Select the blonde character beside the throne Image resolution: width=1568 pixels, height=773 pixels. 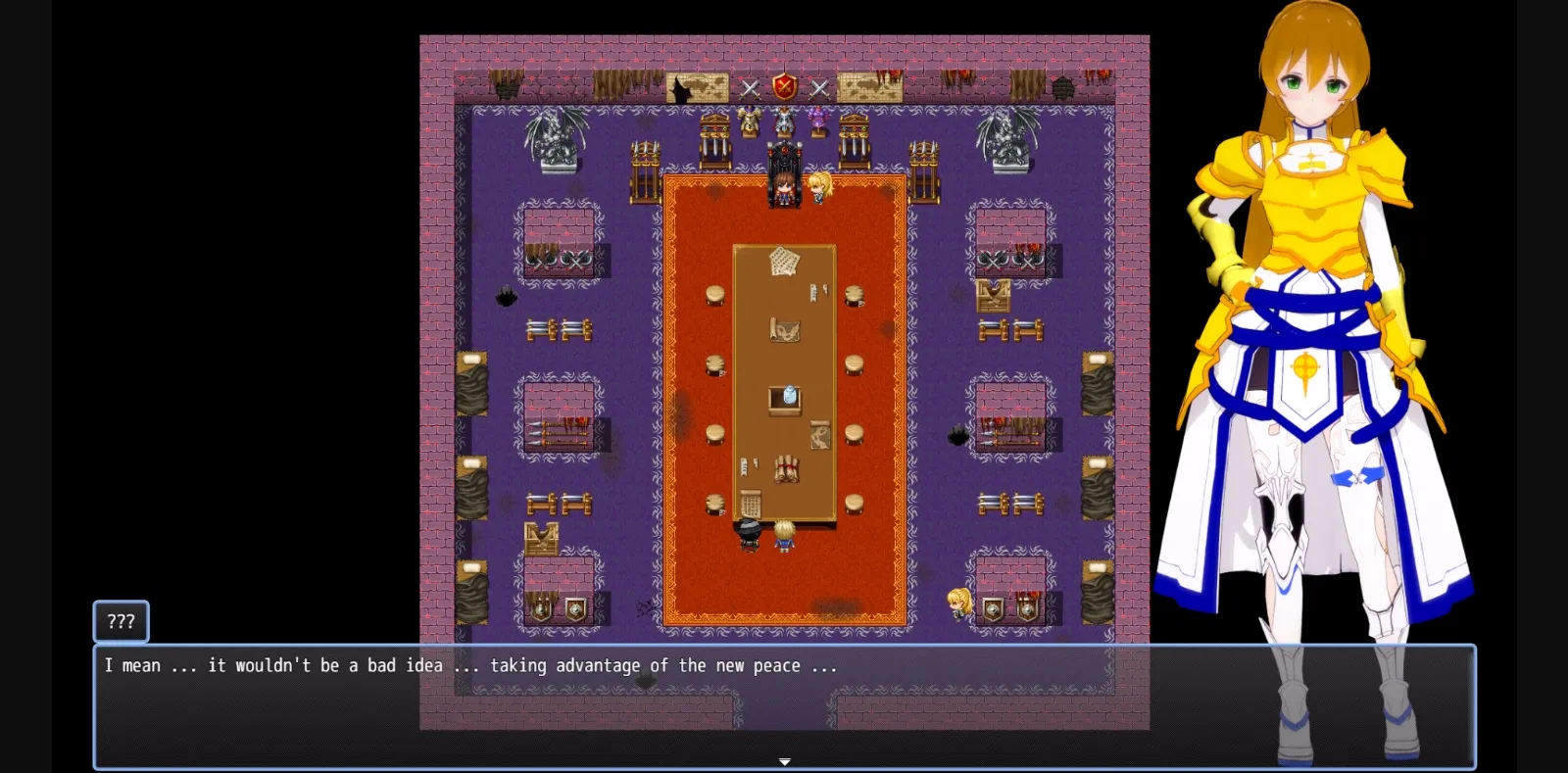819,188
